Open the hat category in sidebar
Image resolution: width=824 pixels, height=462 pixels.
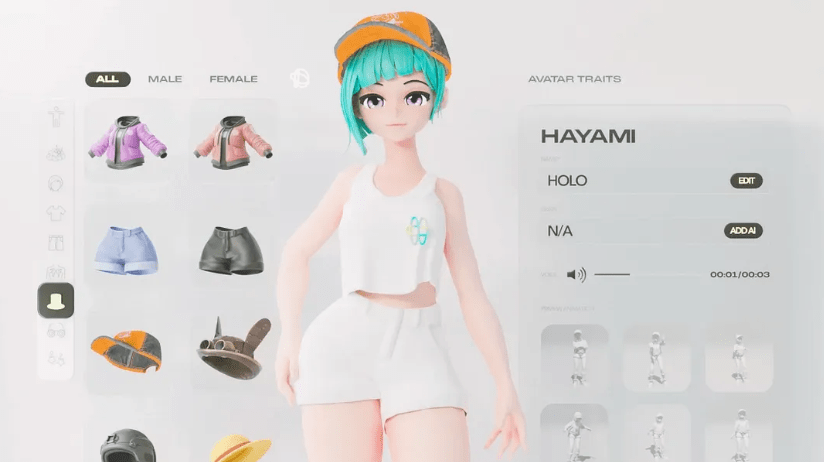tap(56, 300)
